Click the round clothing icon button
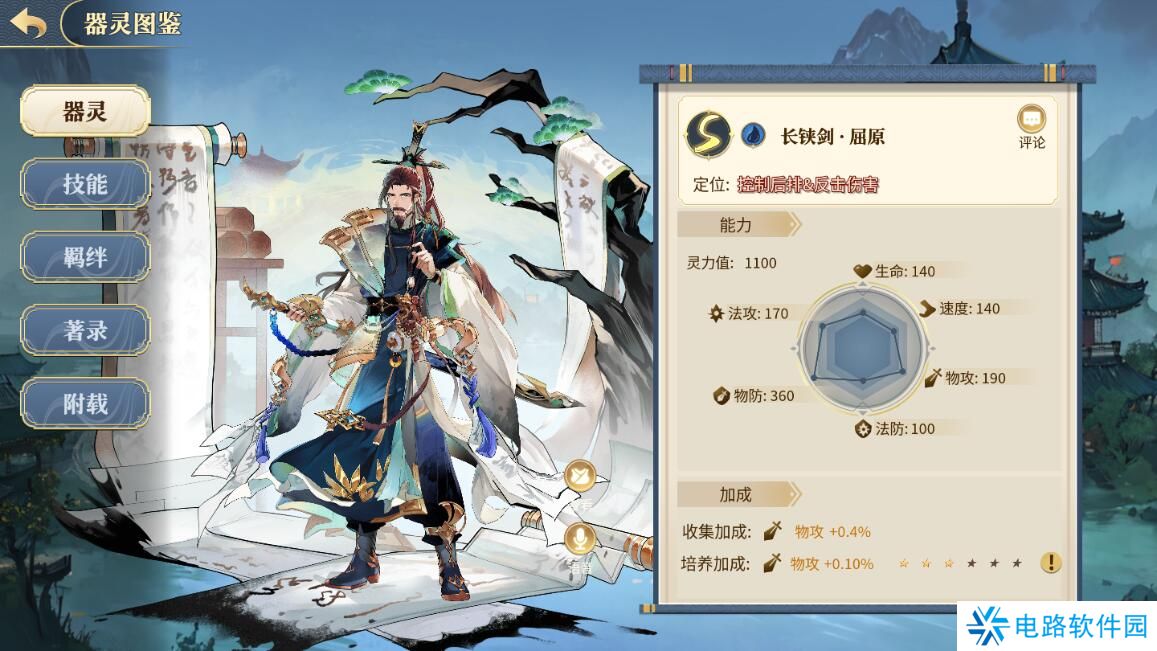Image resolution: width=1157 pixels, height=651 pixels. pyautogui.click(x=580, y=477)
